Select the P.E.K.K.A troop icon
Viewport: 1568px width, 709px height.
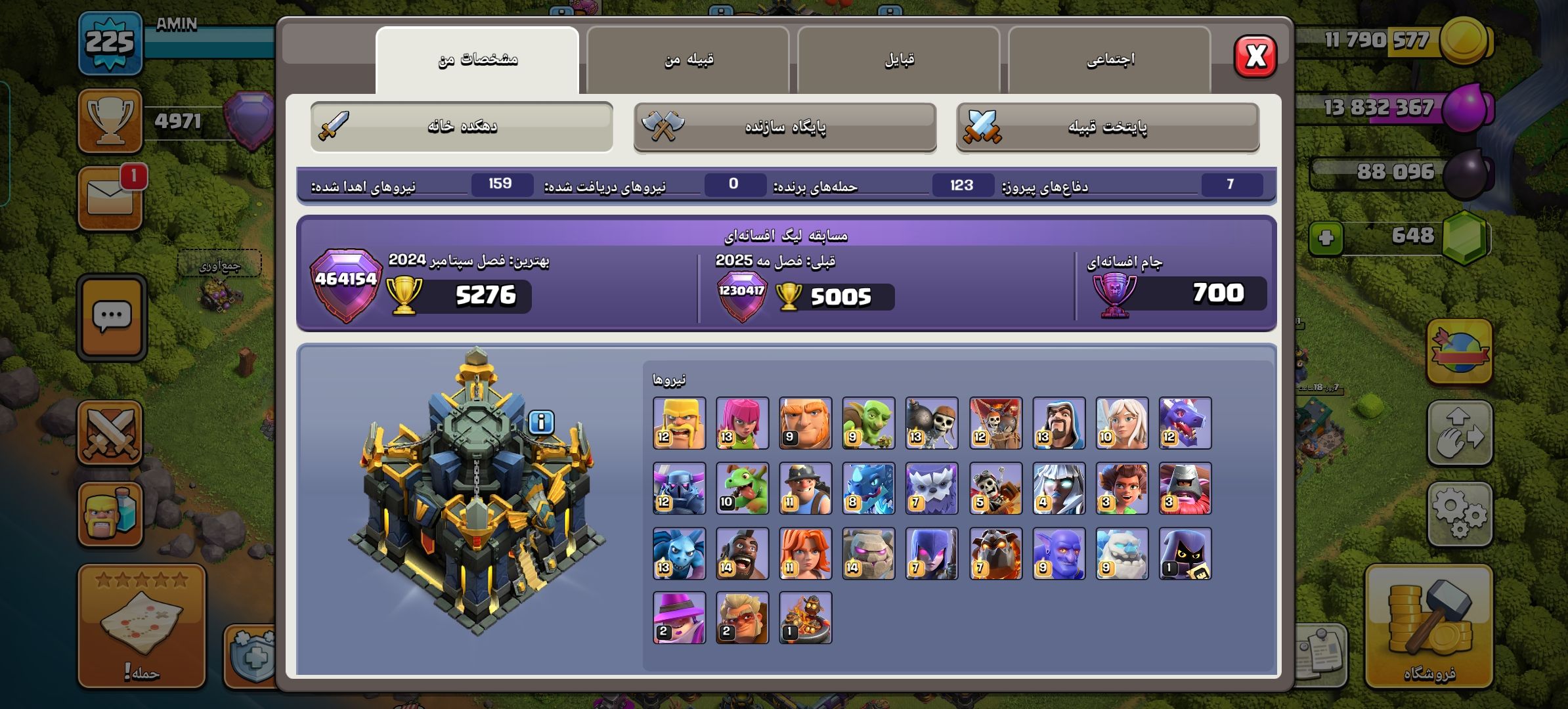click(x=679, y=488)
